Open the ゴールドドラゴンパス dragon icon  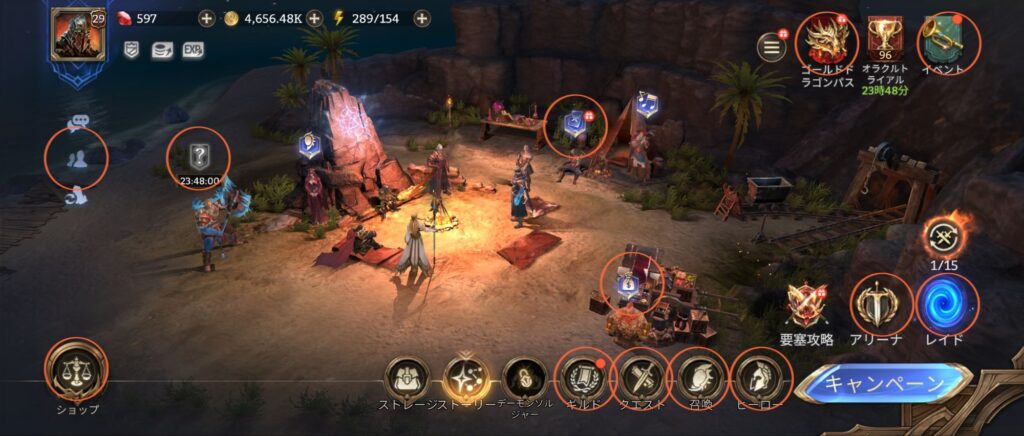[827, 40]
